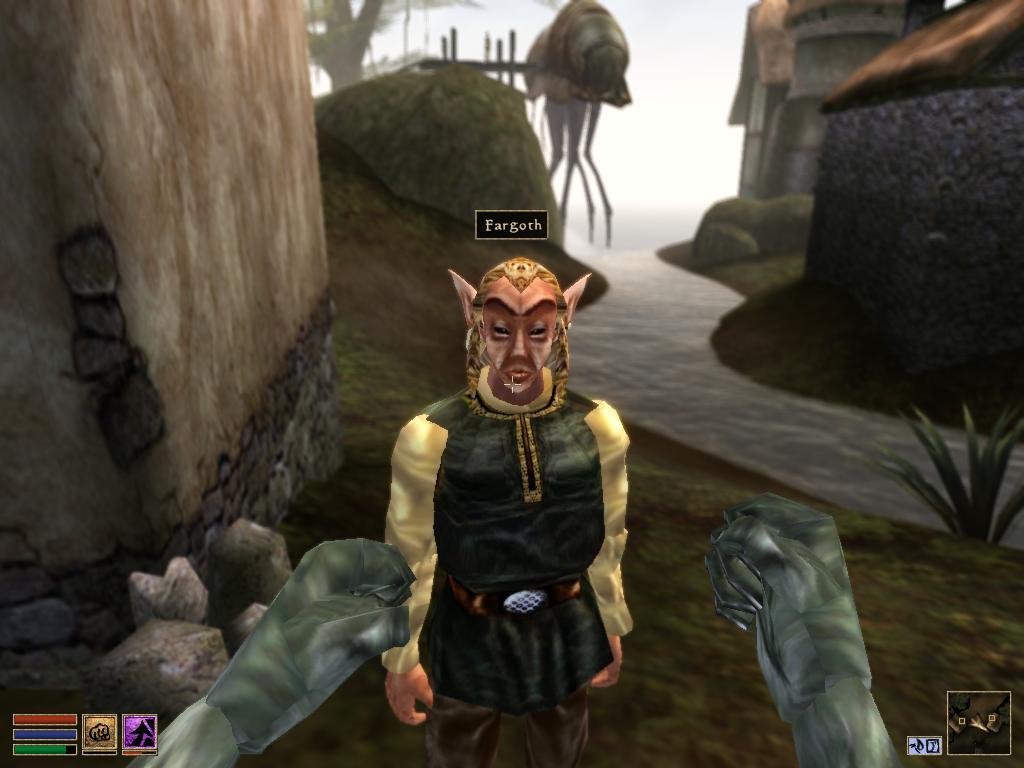The height and width of the screenshot is (768, 1024).
Task: Click the active magic effects box
Action: coord(924,745)
